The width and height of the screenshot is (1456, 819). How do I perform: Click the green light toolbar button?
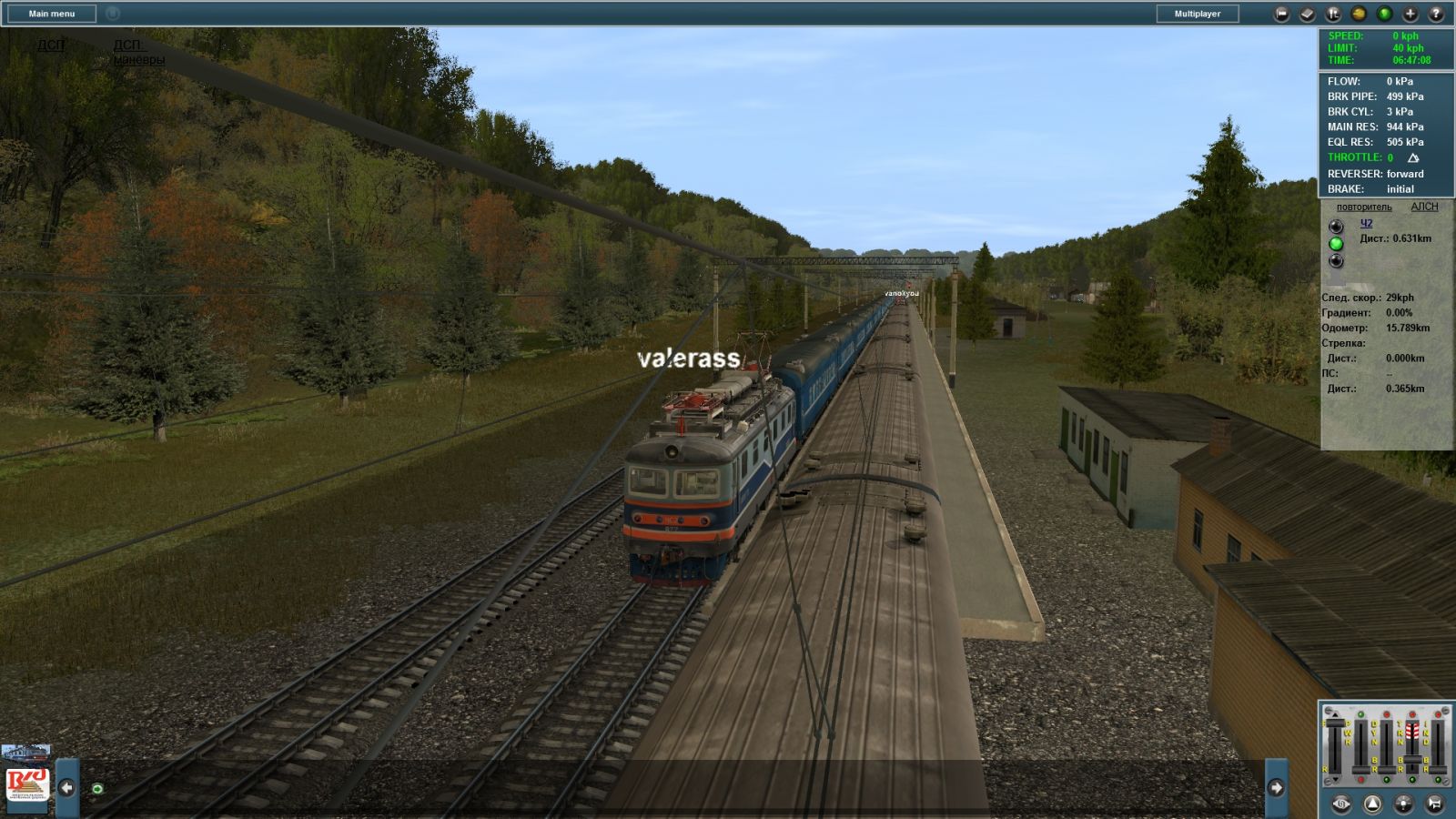1384,14
